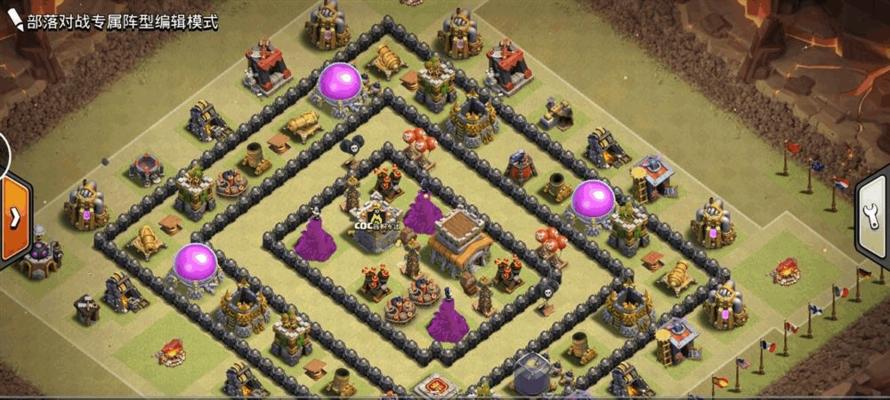Image resolution: width=890 pixels, height=400 pixels.
Task: Expand the orange arrow side panel
Action: pos(14,217)
